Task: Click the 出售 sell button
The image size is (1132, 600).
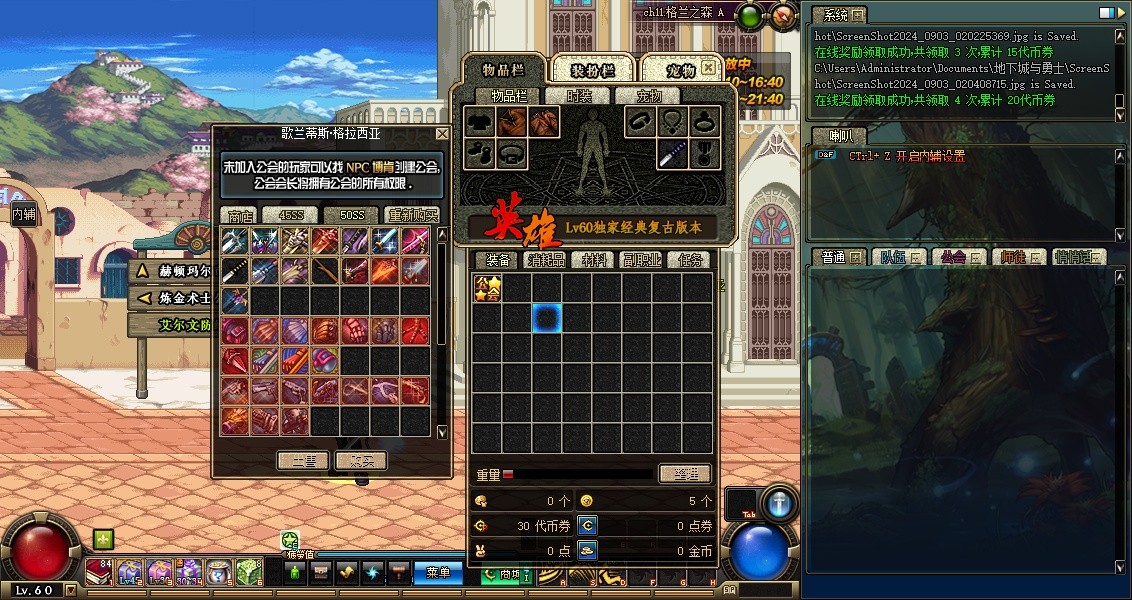Action: (x=303, y=460)
